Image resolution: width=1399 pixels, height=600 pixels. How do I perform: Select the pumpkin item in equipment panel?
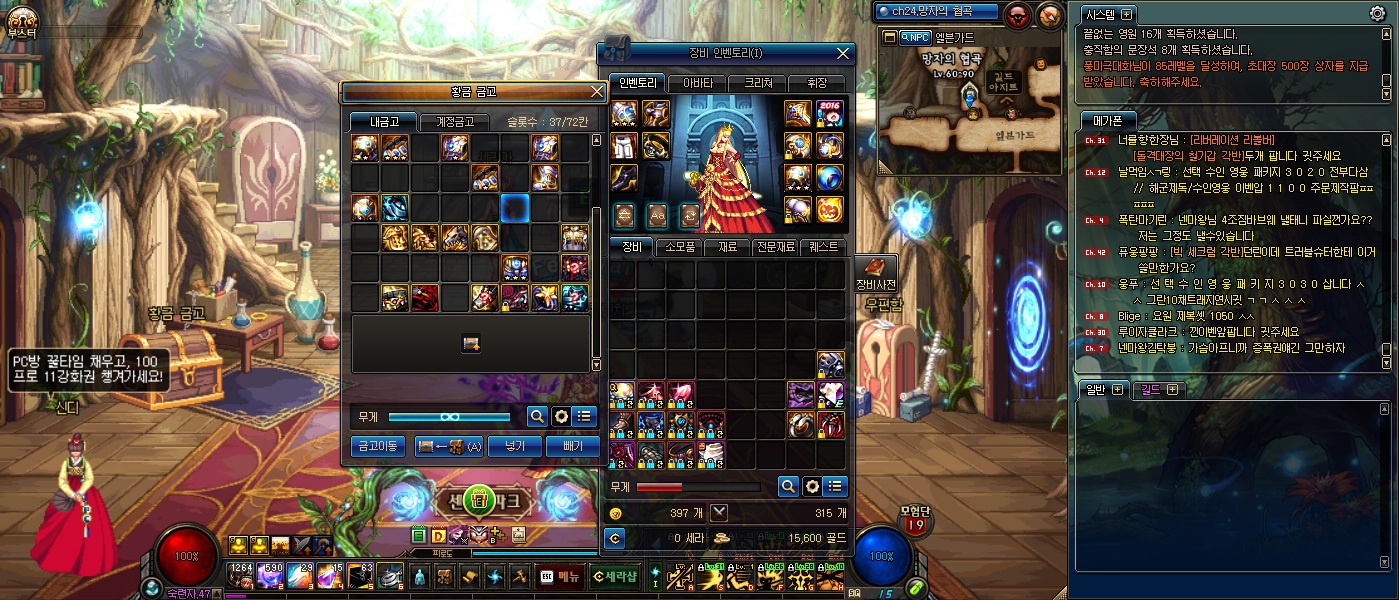click(x=830, y=209)
